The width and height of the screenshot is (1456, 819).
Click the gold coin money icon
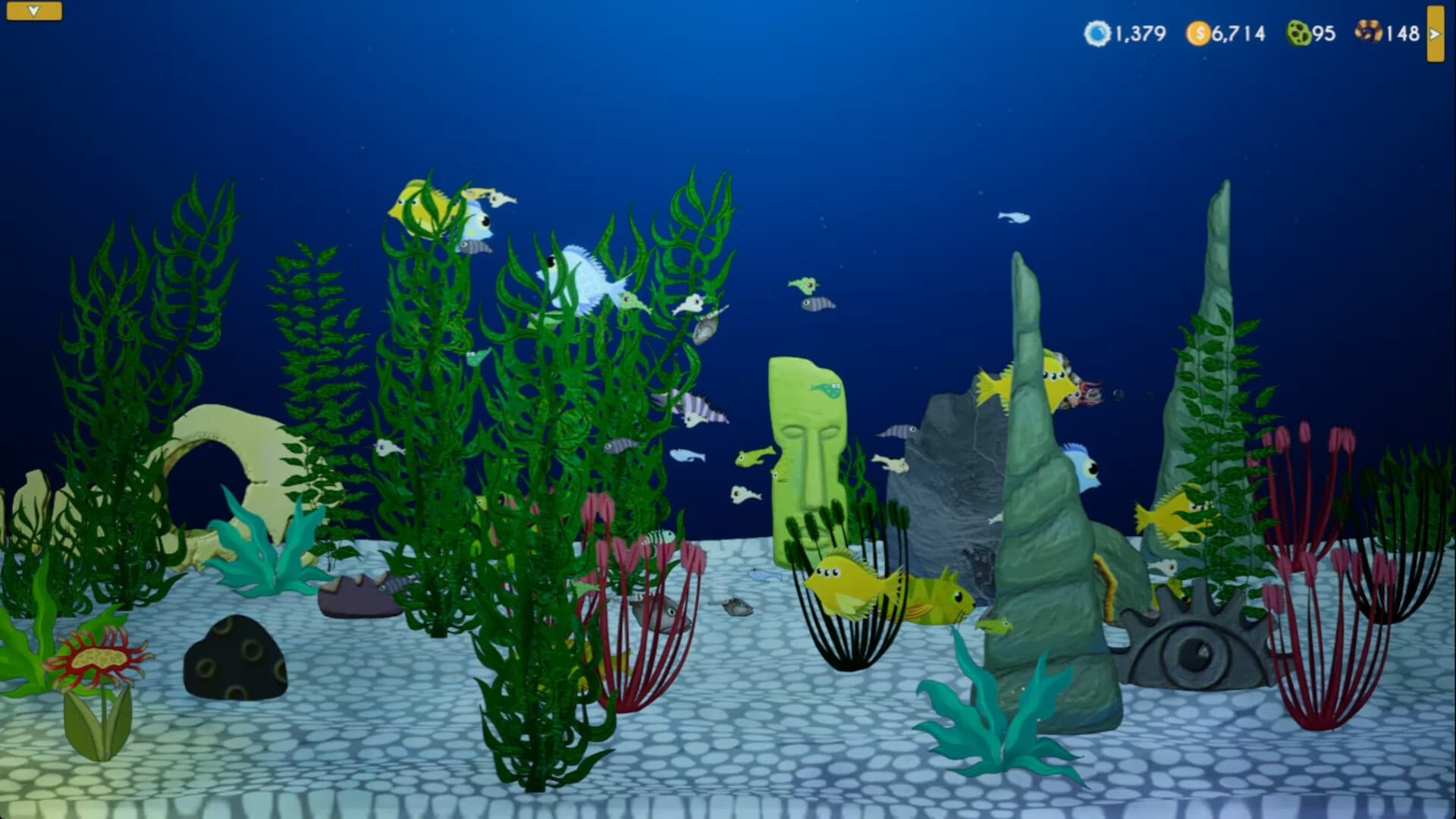[x=1199, y=33]
